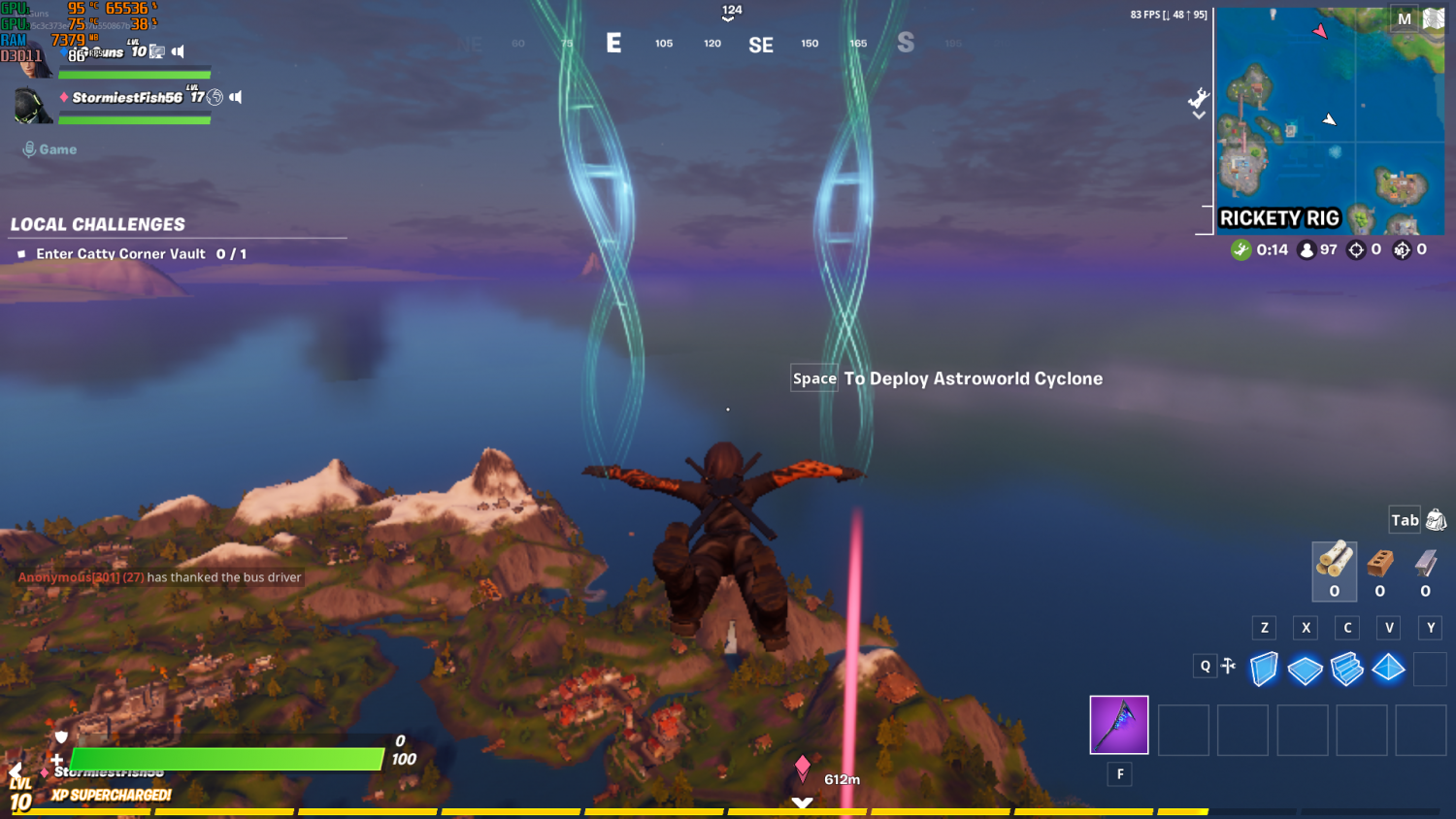The height and width of the screenshot is (819, 1456).
Task: Toggle StormiestFish56's speaker icon
Action: 236,97
